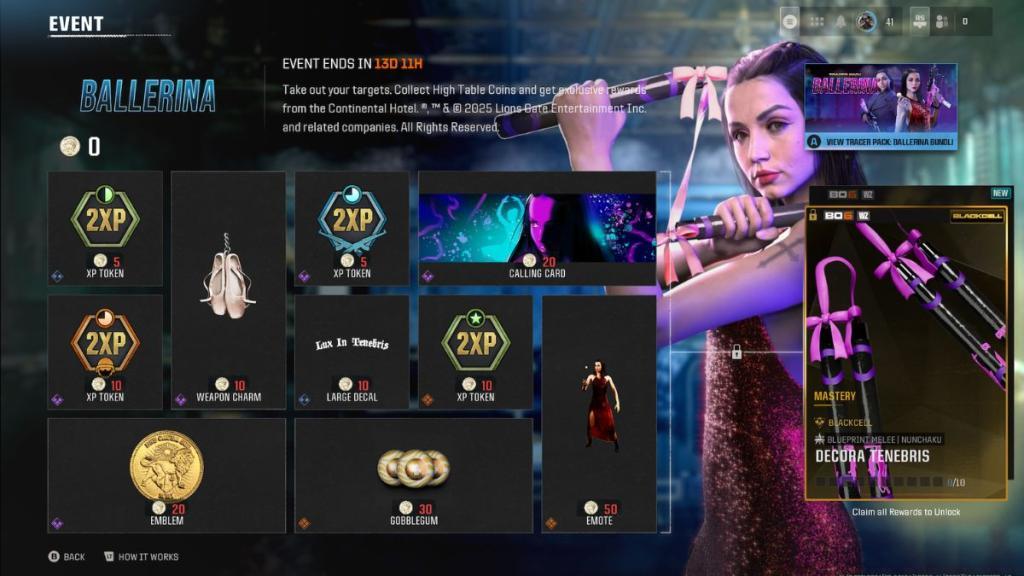
Task: View the Tracer Pack: Ballerina bundle banner
Action: tap(880, 107)
